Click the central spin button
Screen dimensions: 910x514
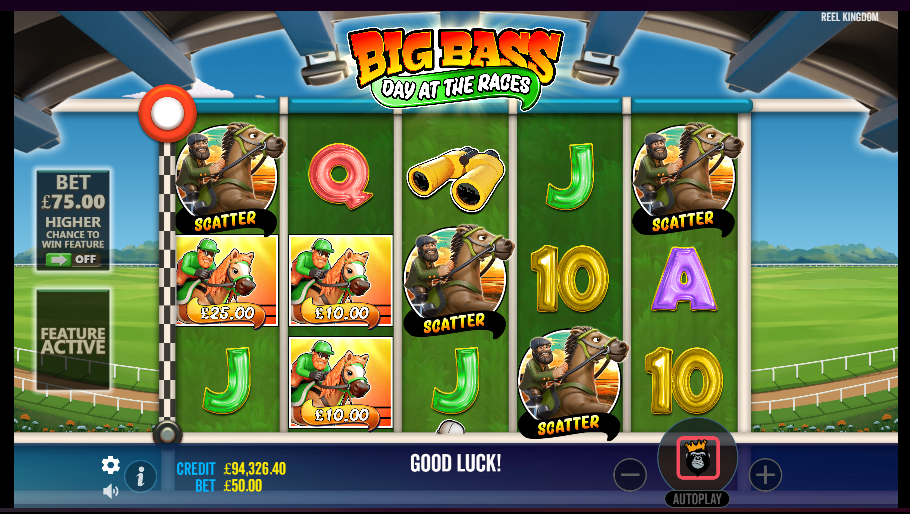697,458
